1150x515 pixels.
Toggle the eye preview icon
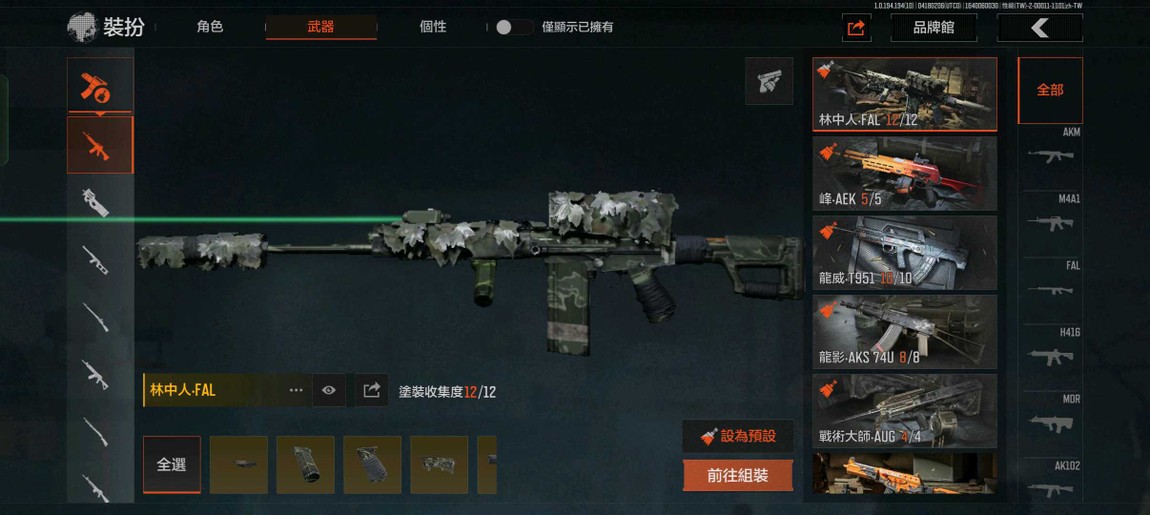click(x=329, y=390)
